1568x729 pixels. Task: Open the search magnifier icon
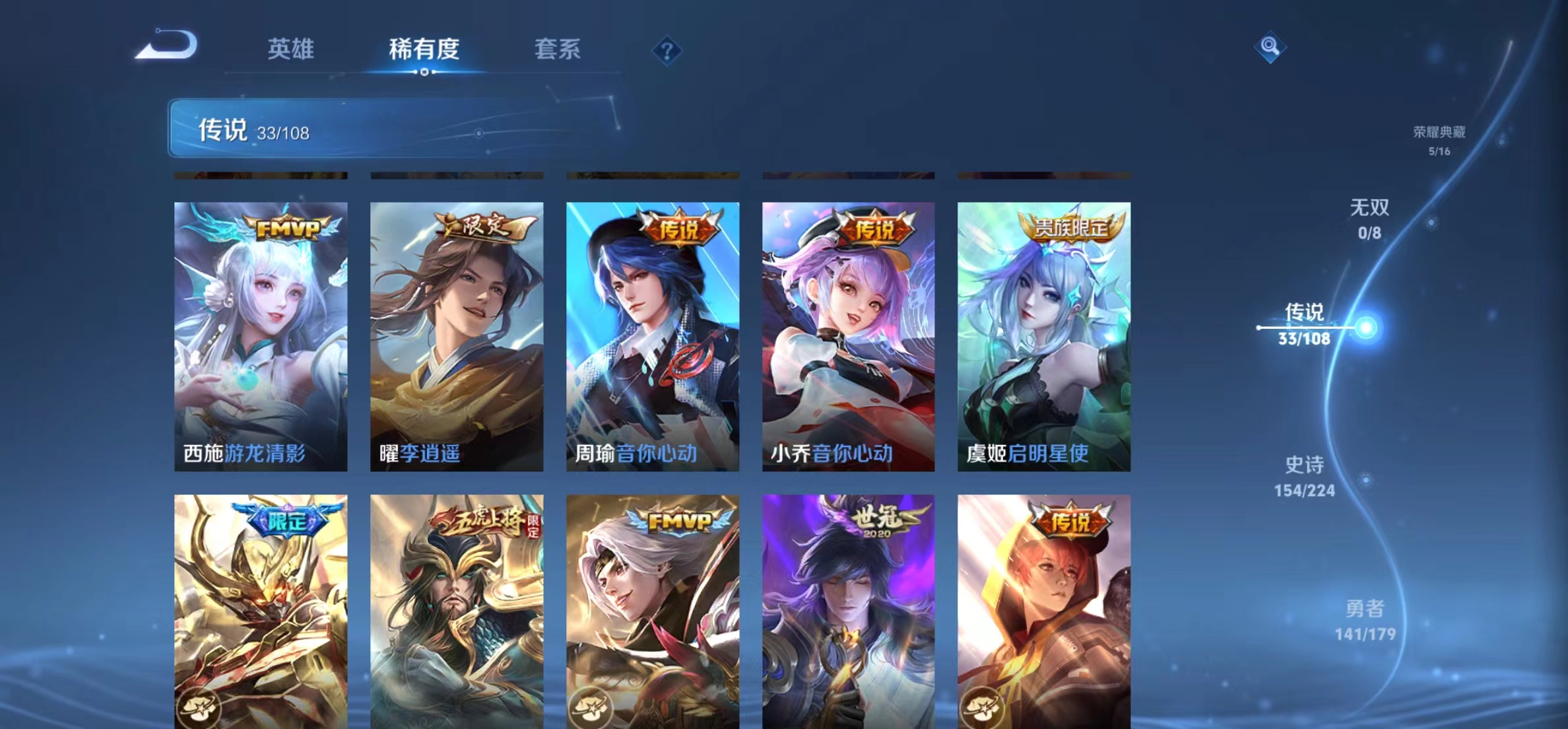[1271, 48]
